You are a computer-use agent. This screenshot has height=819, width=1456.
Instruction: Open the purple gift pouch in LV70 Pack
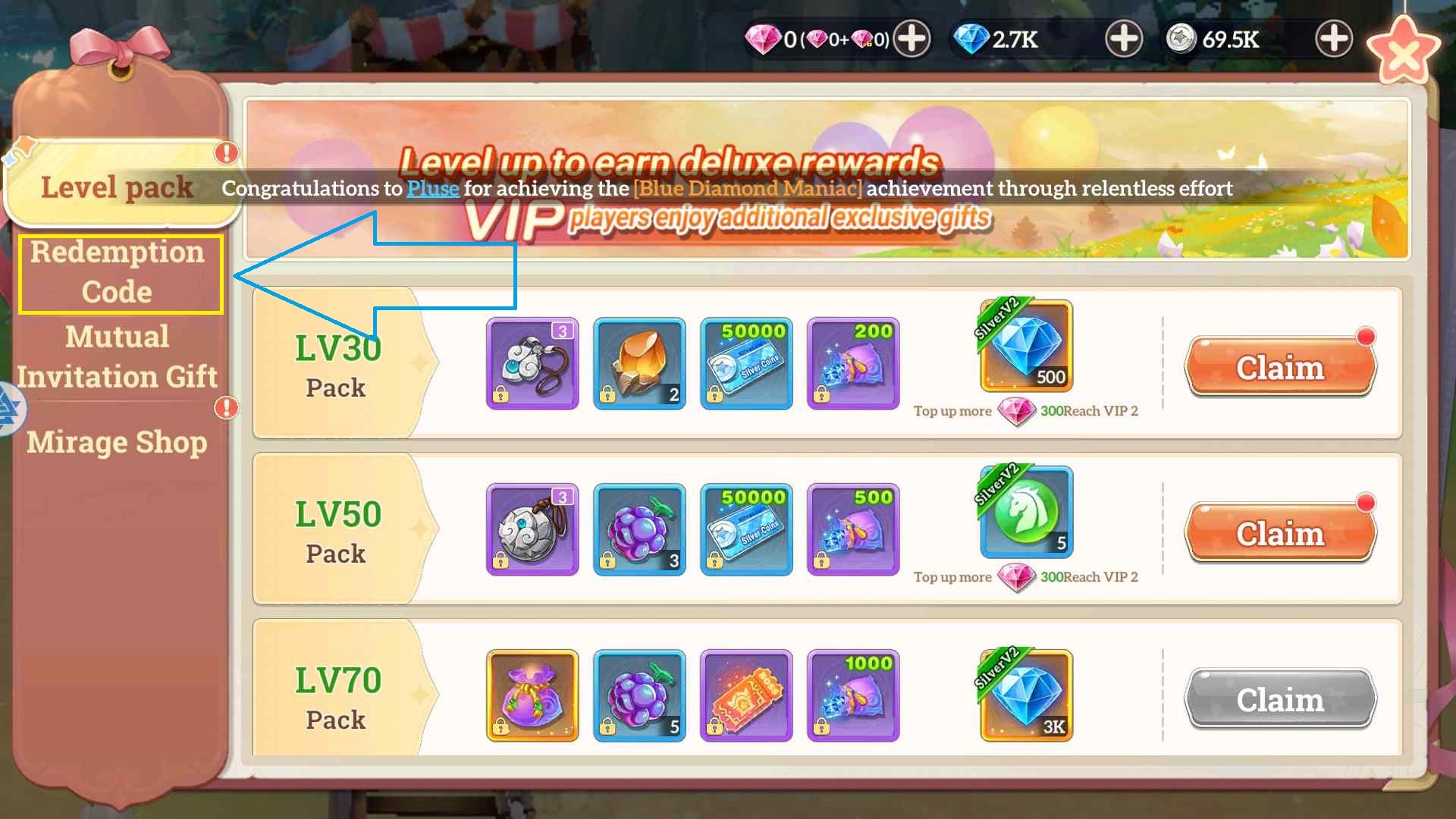tap(532, 695)
